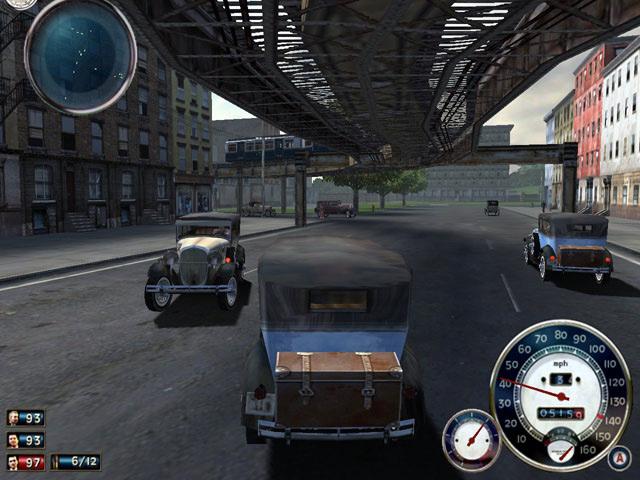640x480 pixels.
Task: Select the portrait with the red 97 bar
Action: coord(13,462)
